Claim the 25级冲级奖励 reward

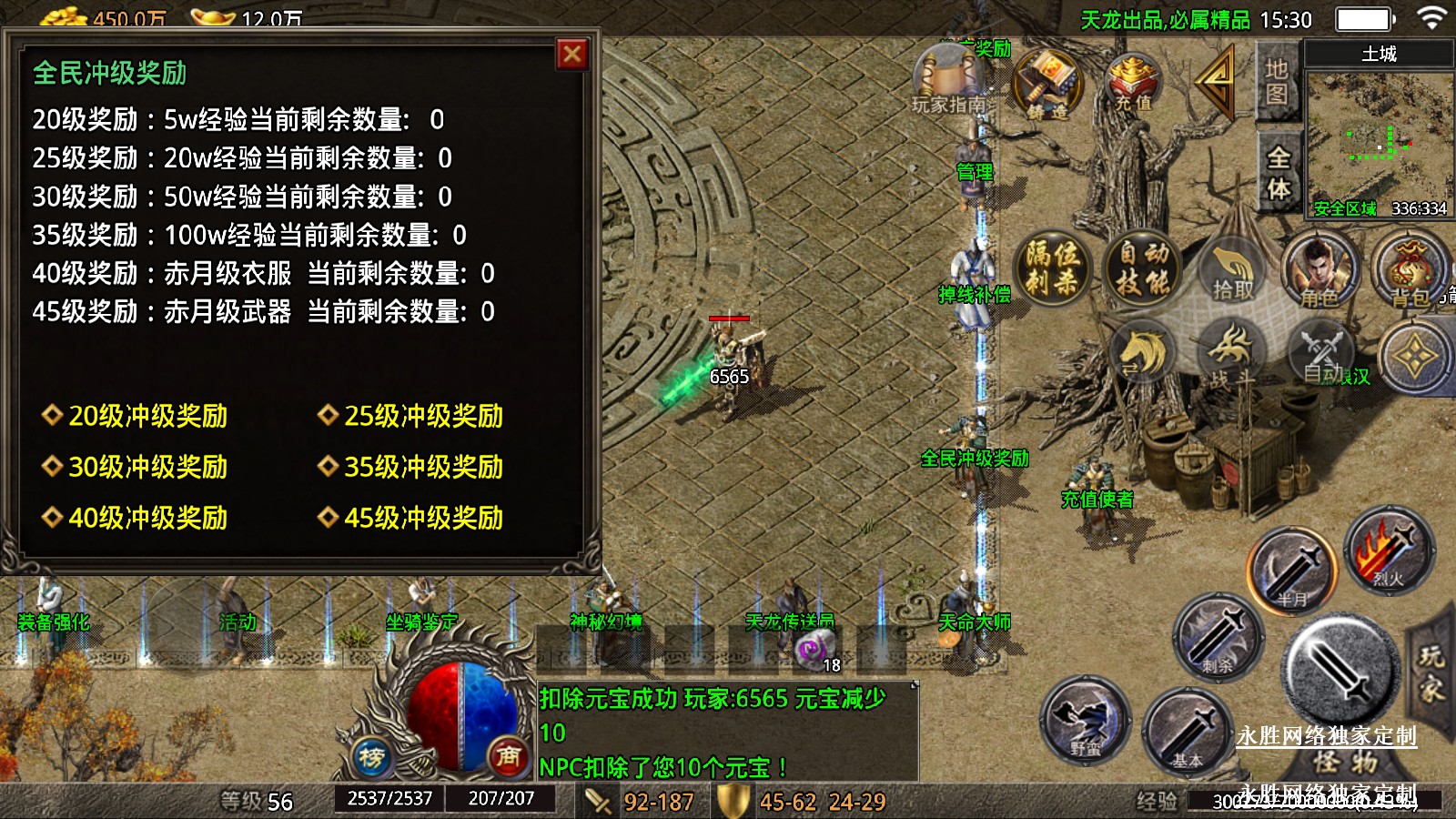[x=423, y=416]
